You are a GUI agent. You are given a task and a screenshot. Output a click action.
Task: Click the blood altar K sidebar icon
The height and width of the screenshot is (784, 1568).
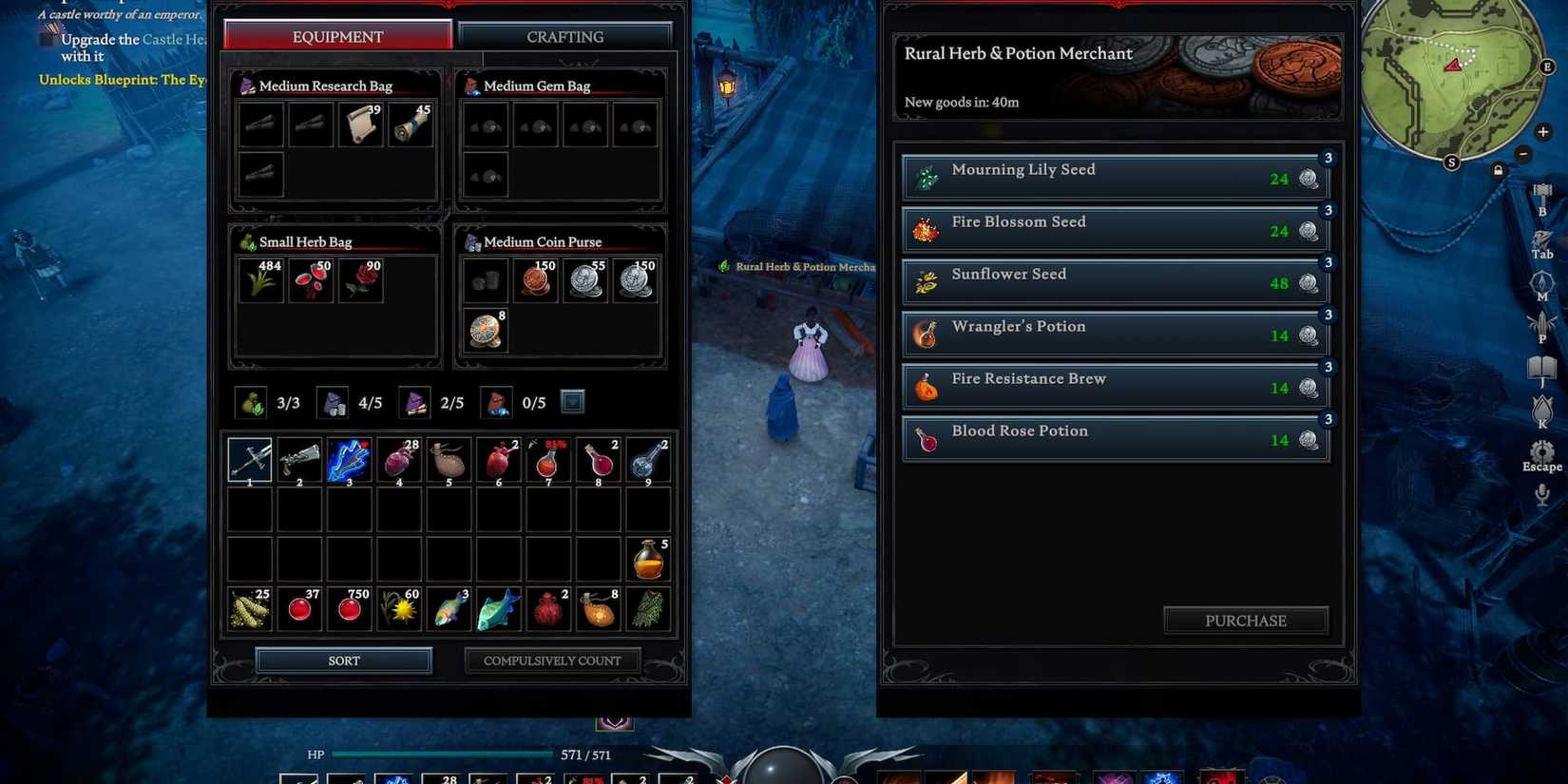point(1541,407)
